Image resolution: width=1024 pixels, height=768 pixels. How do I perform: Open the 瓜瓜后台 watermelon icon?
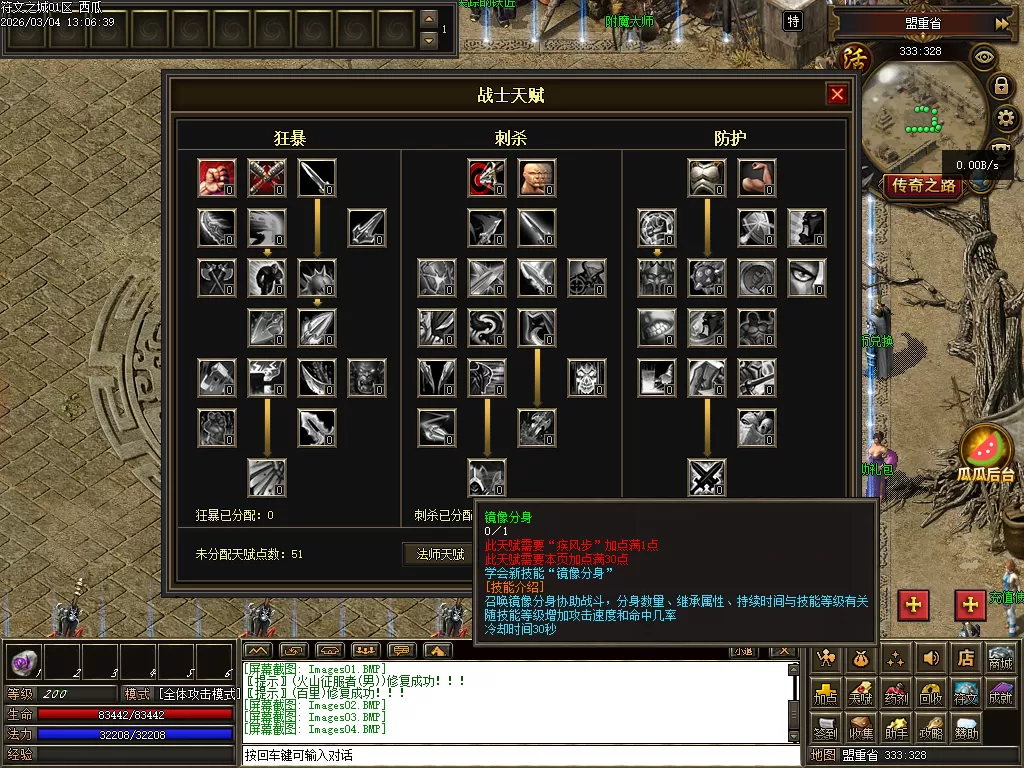click(x=985, y=452)
